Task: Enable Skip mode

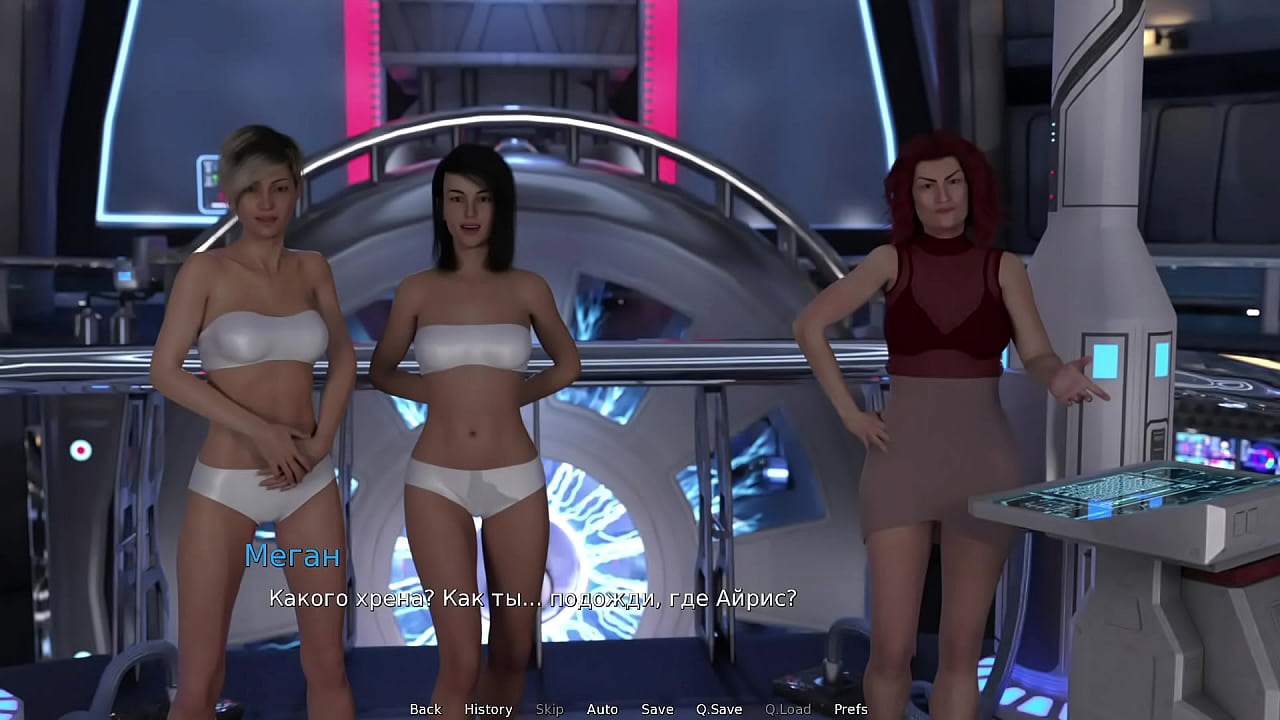Action: 549,709
